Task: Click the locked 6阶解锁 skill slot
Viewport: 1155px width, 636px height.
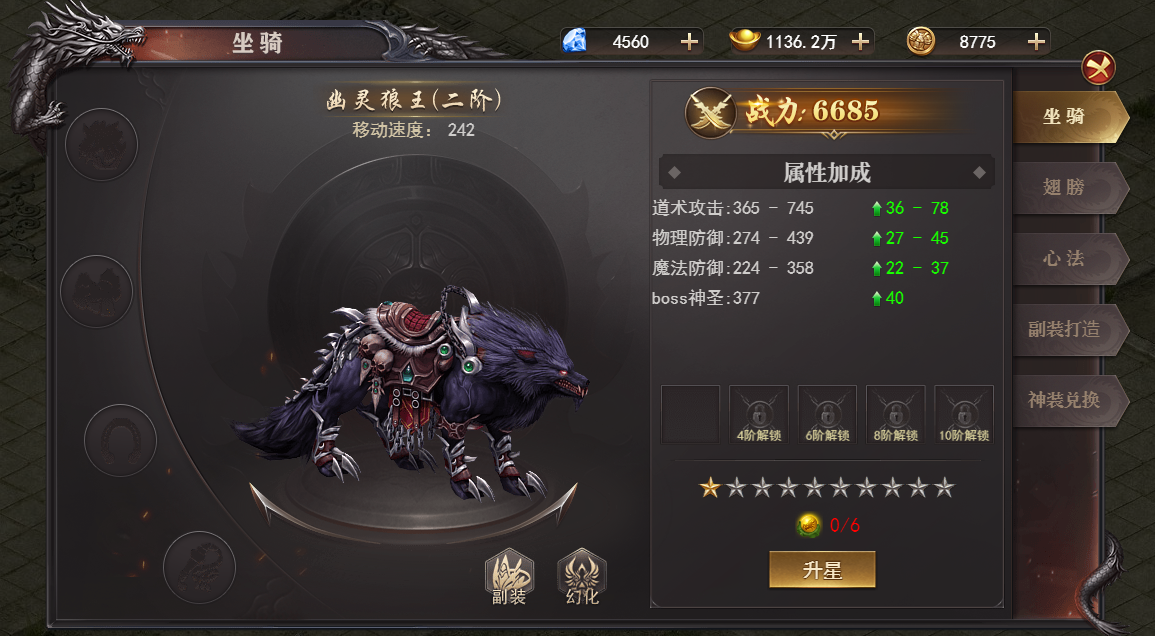Action: click(827, 414)
